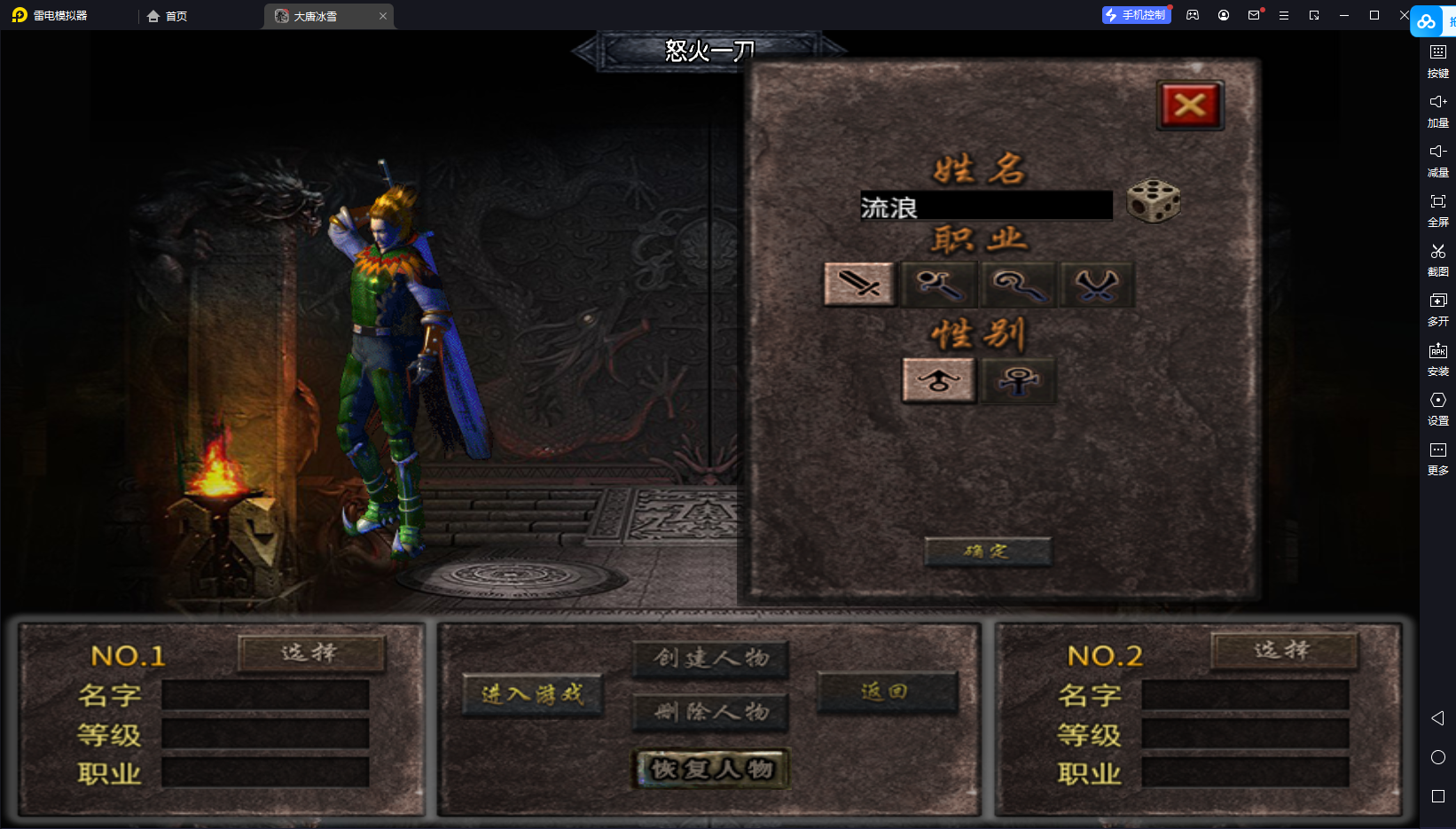Open 创建人物 to create a character
The image size is (1456, 829).
[x=710, y=658]
